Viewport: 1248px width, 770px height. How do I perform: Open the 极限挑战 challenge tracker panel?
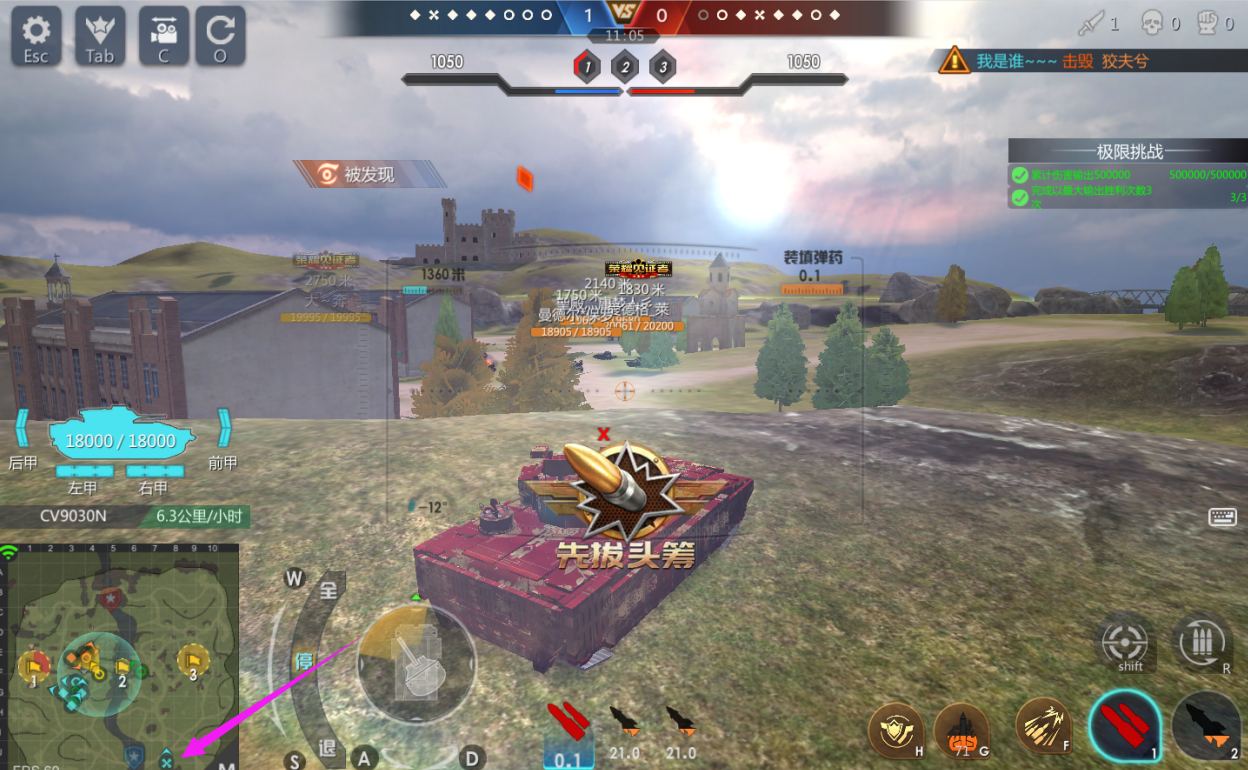[x=1128, y=152]
